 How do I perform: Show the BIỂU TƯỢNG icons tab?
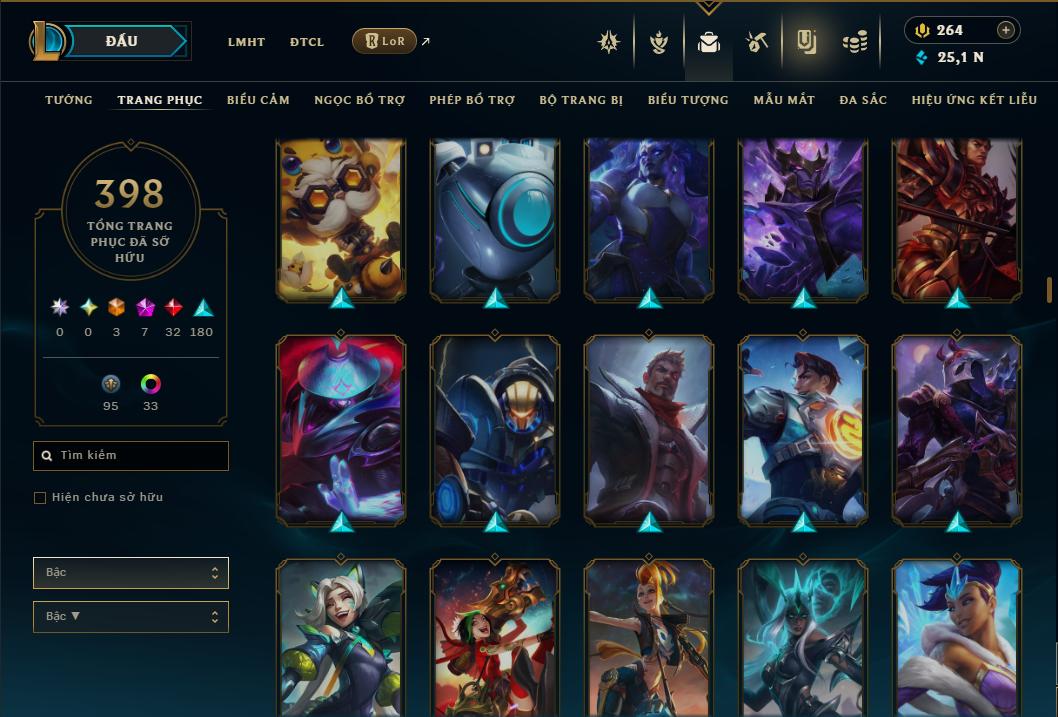[688, 100]
